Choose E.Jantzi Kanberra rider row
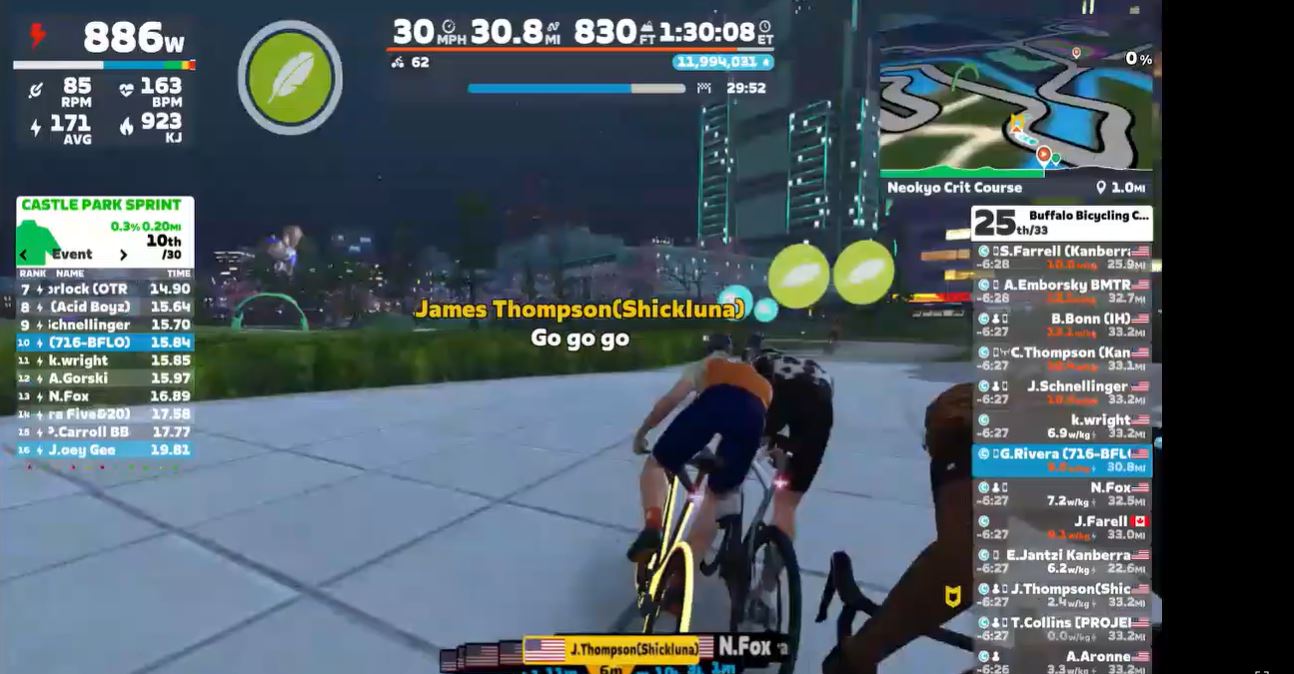 click(x=1062, y=561)
